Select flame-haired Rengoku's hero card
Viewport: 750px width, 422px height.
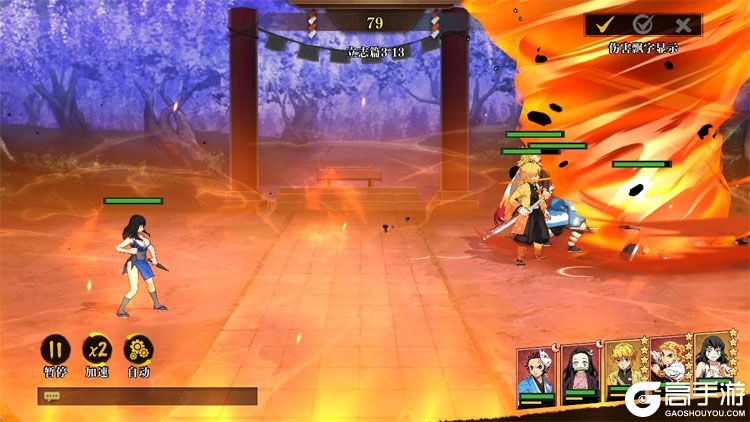tap(670, 368)
